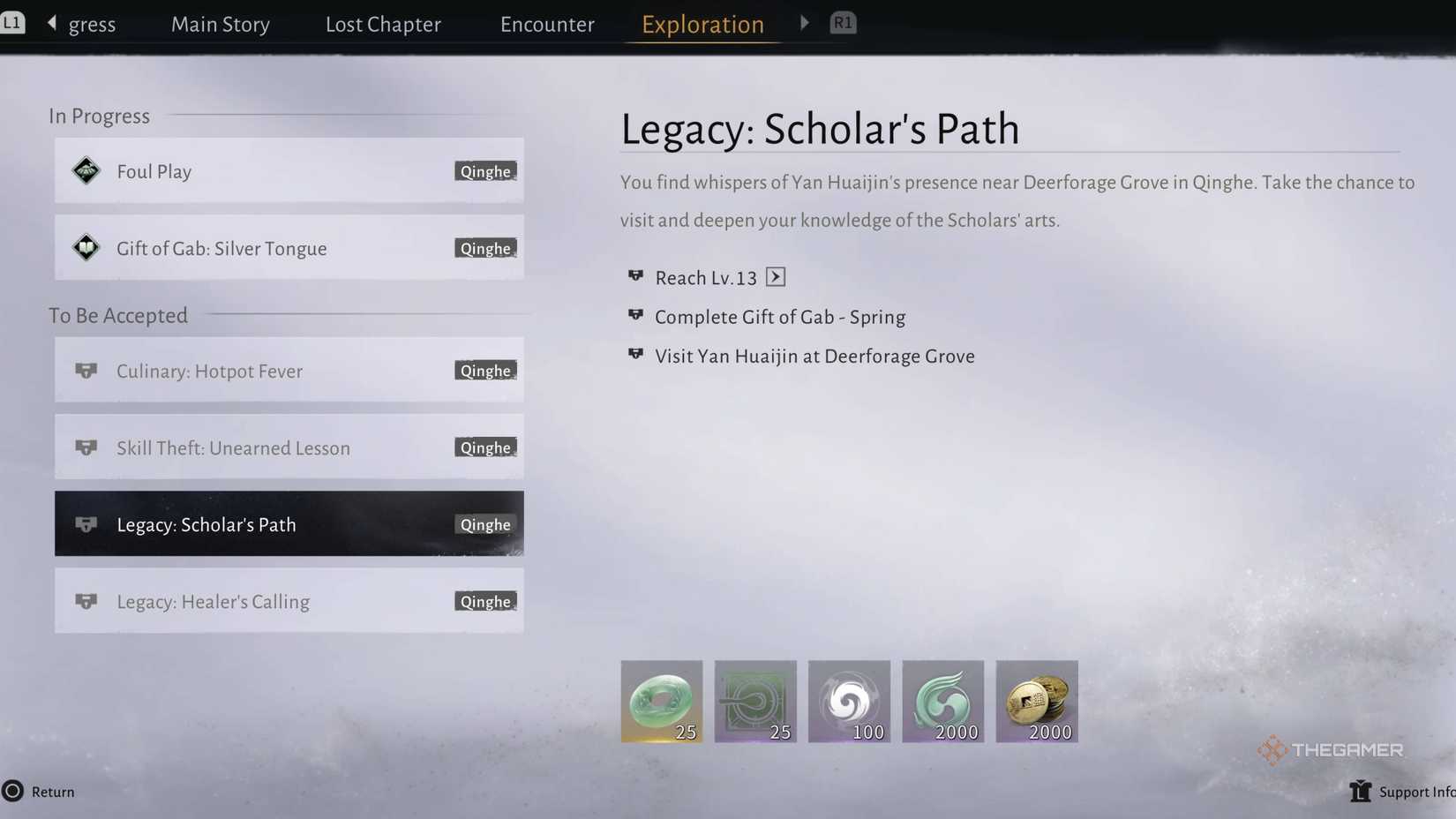1456x819 pixels.
Task: Click the green talisman reward showing 25
Action: (x=754, y=701)
